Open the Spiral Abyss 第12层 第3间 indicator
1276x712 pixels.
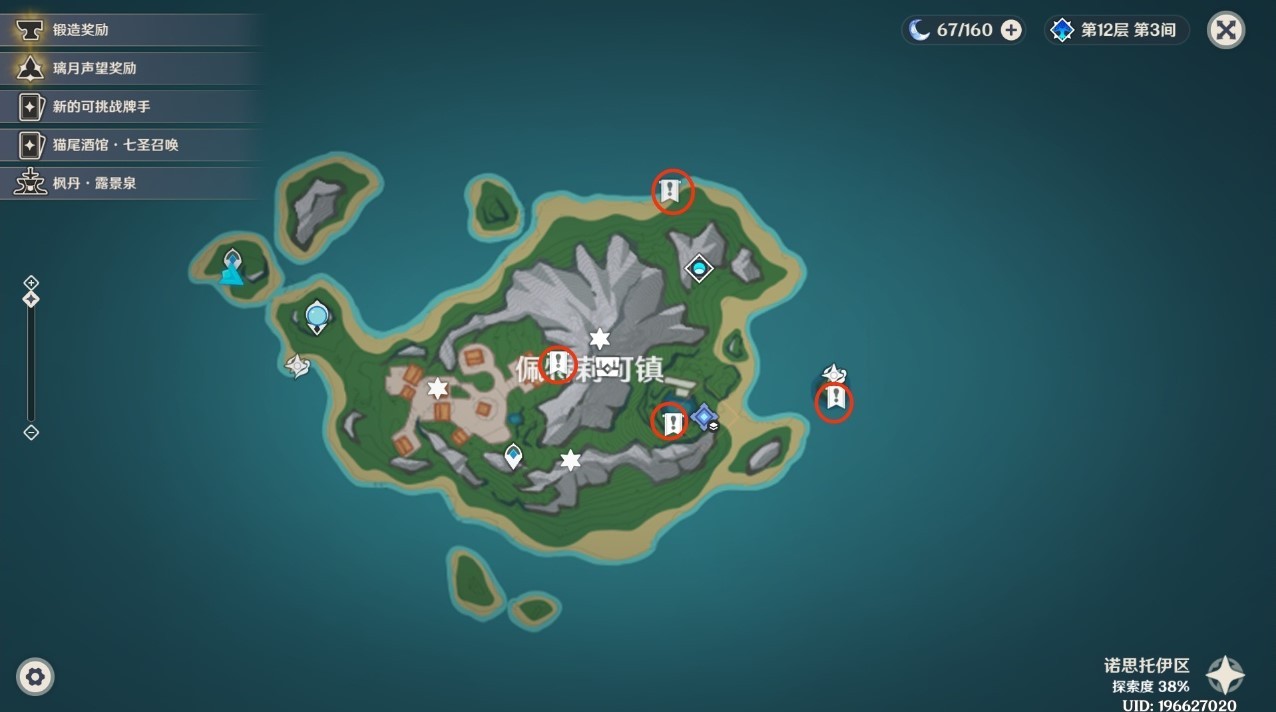point(1116,30)
